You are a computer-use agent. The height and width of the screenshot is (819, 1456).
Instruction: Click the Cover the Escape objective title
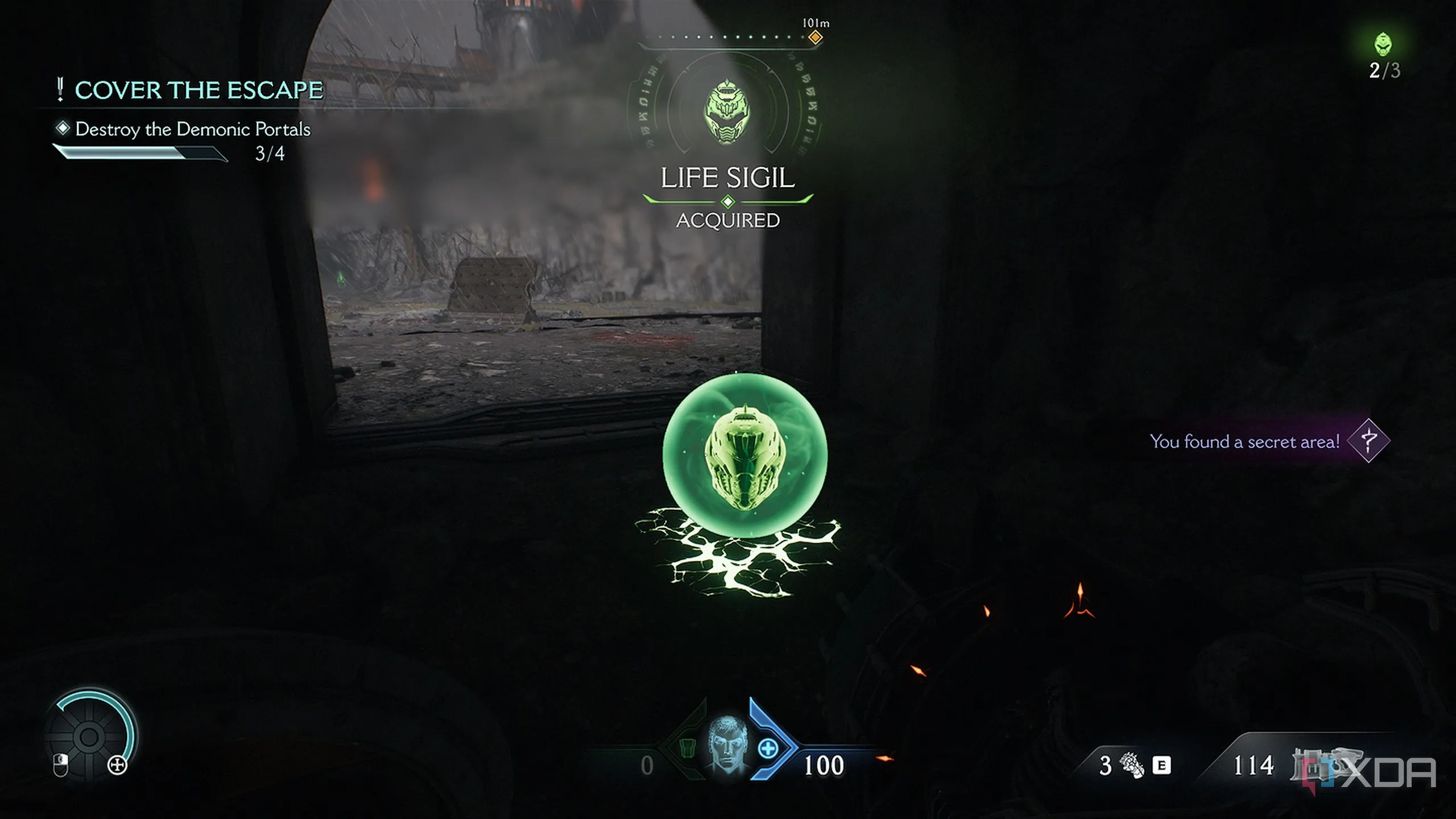(x=198, y=90)
